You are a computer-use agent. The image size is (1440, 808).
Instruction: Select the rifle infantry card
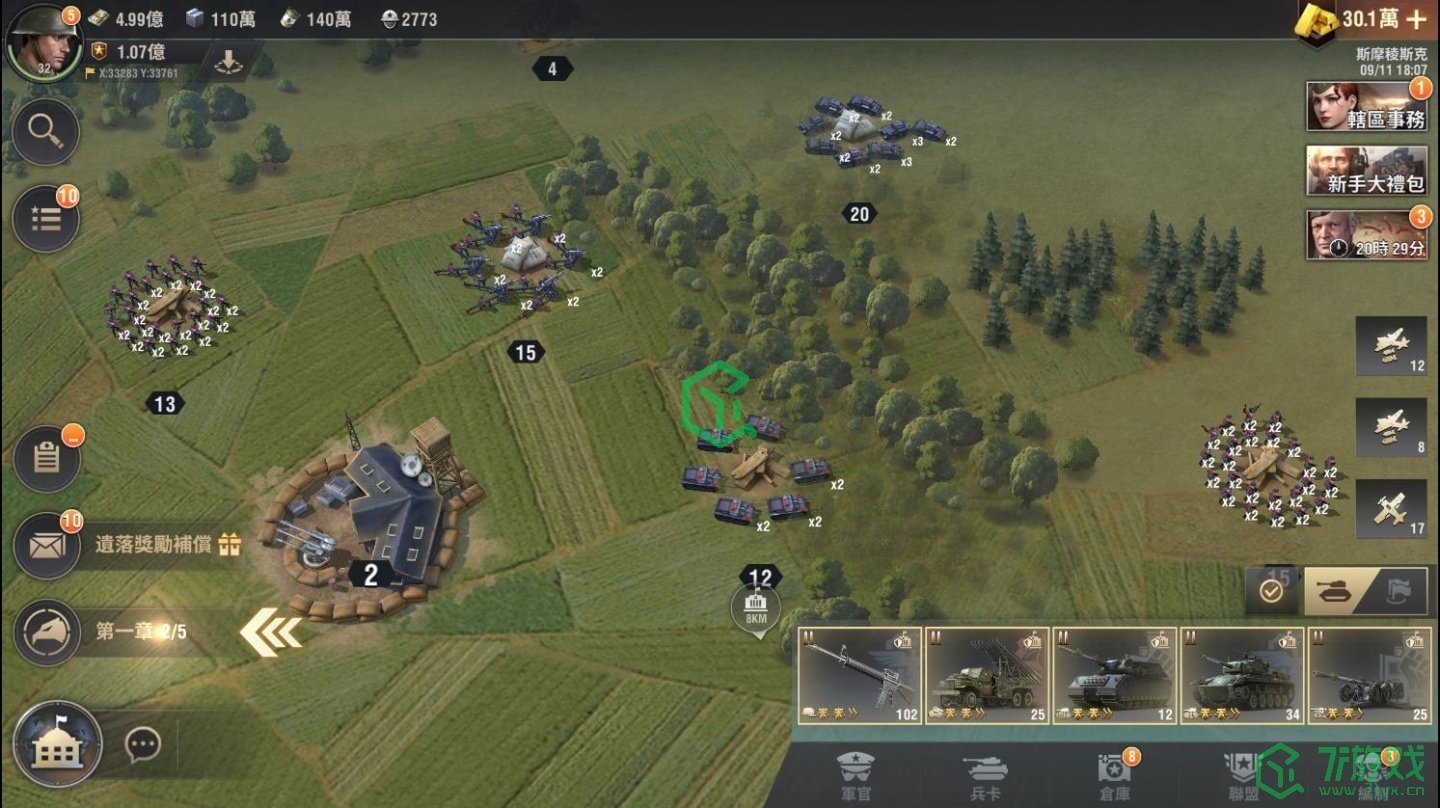[x=859, y=676]
